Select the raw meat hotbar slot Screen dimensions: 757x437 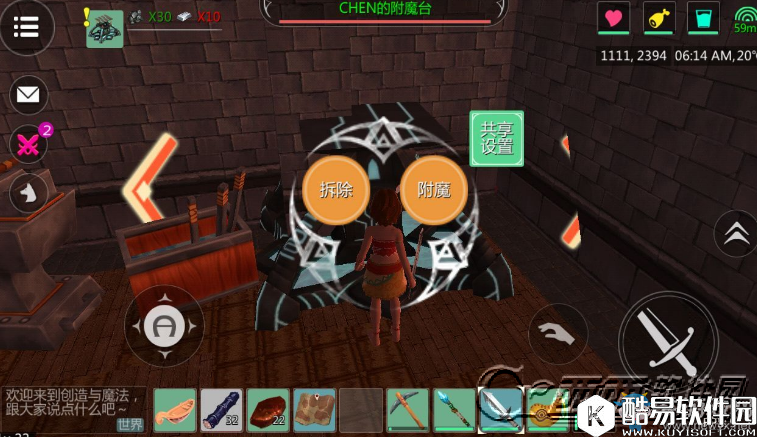click(x=176, y=409)
